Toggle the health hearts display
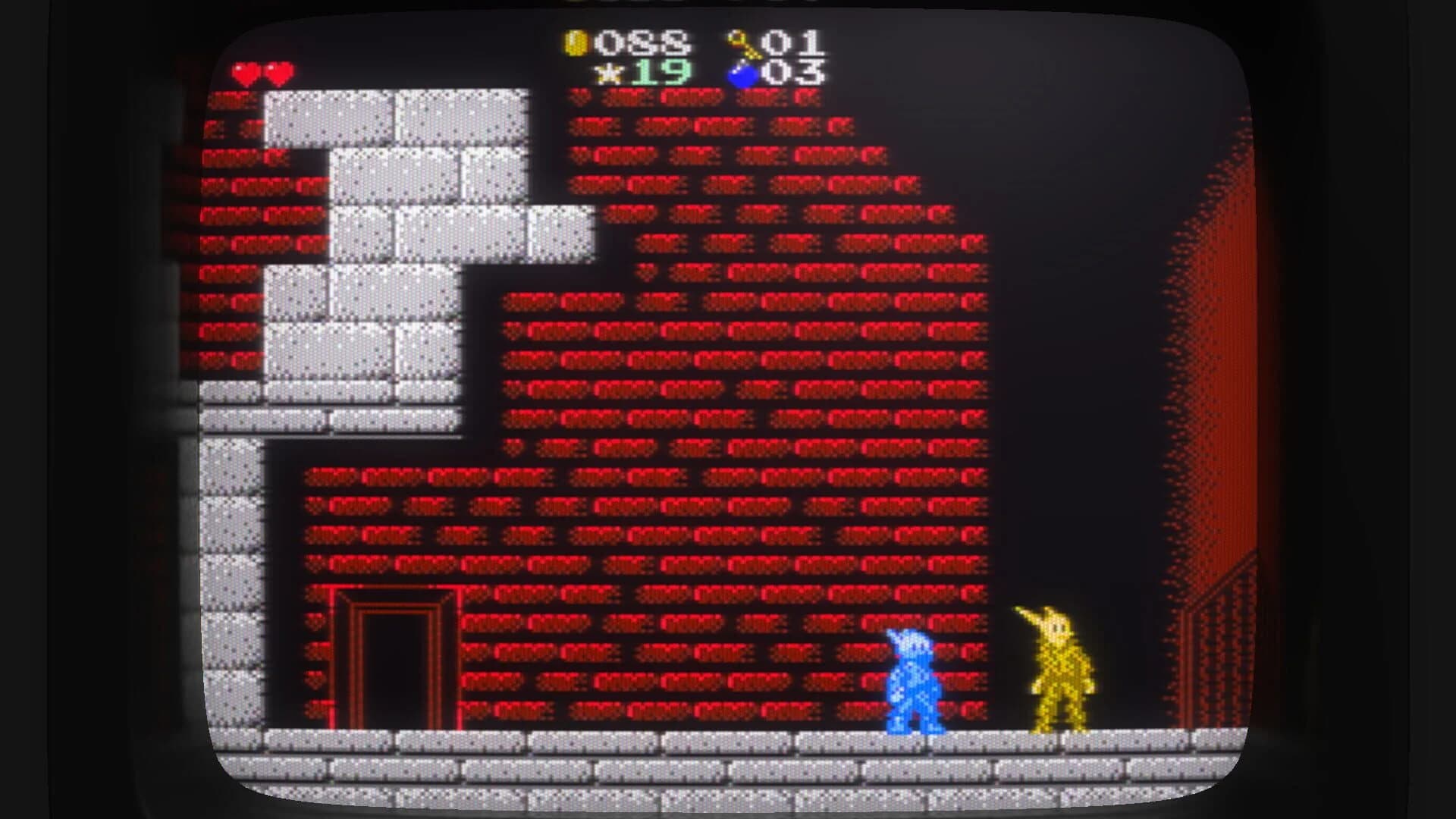1456x819 pixels. click(263, 72)
